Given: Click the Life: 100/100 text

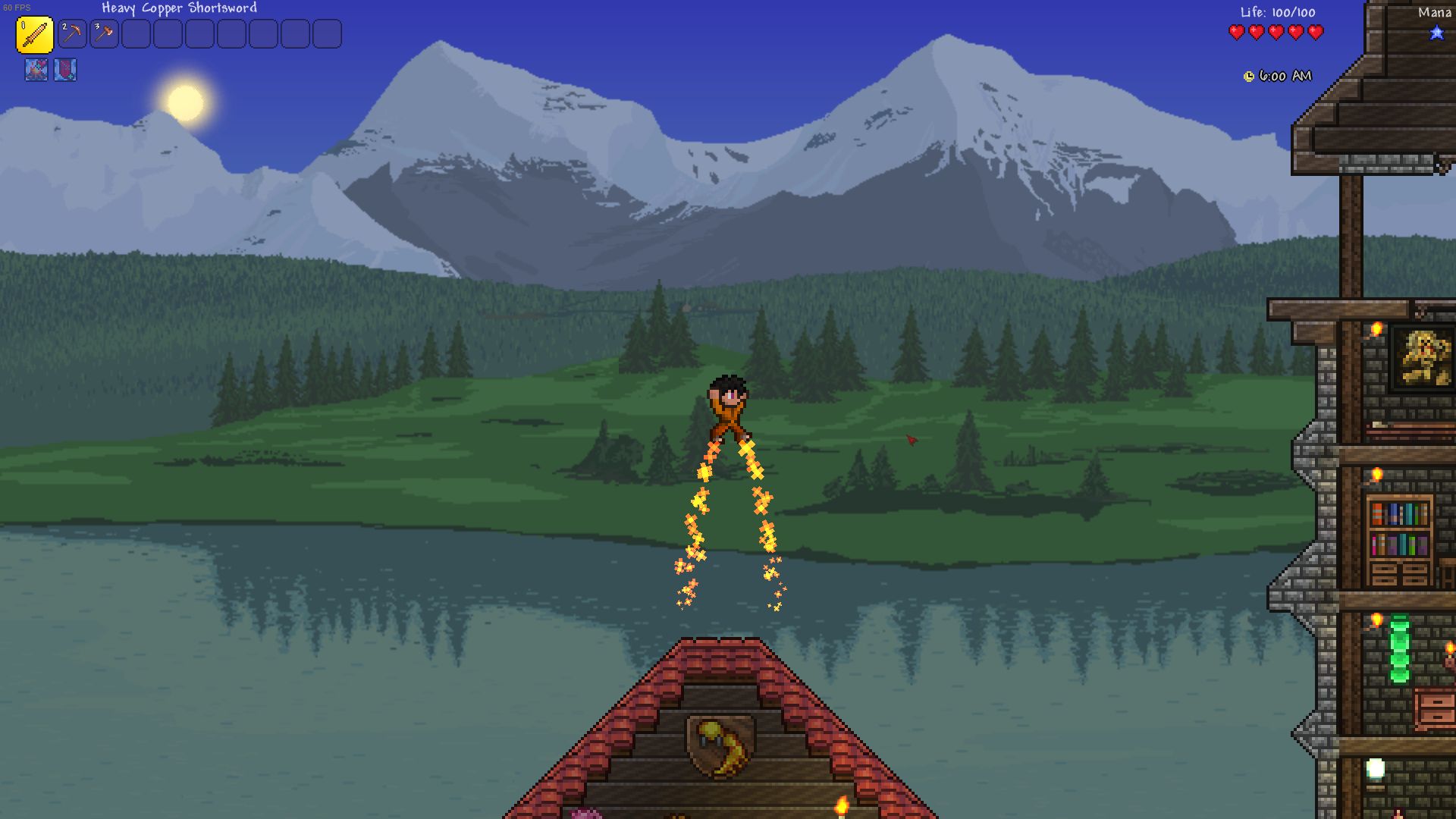Looking at the screenshot, I should (x=1277, y=12).
